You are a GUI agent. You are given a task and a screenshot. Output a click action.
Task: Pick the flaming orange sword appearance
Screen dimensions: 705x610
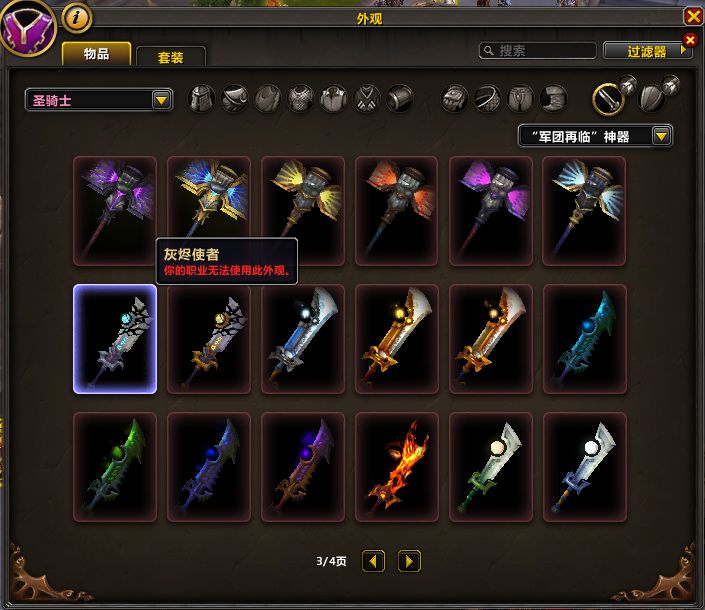click(x=397, y=467)
